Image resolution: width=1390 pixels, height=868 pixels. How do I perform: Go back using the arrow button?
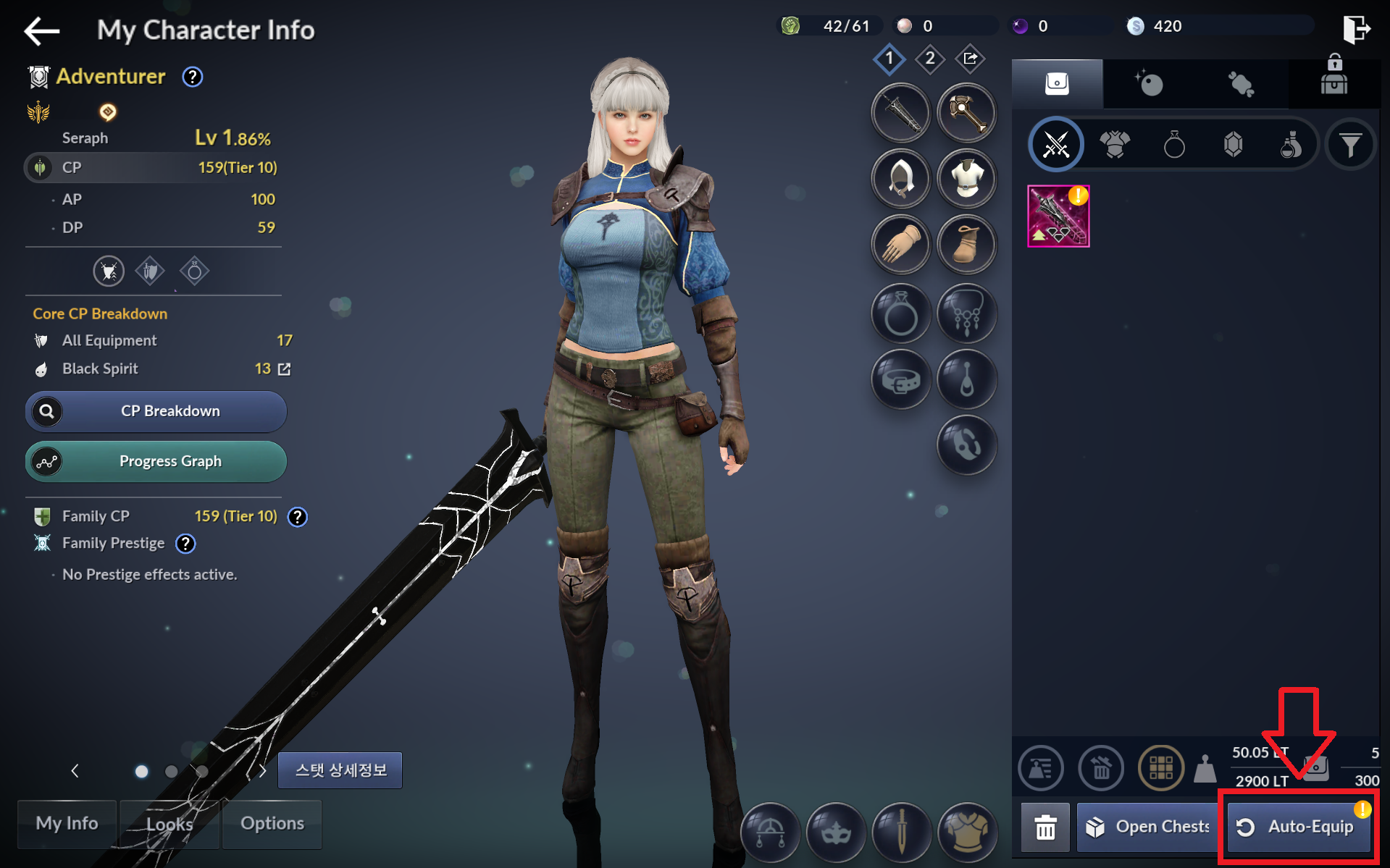click(41, 30)
